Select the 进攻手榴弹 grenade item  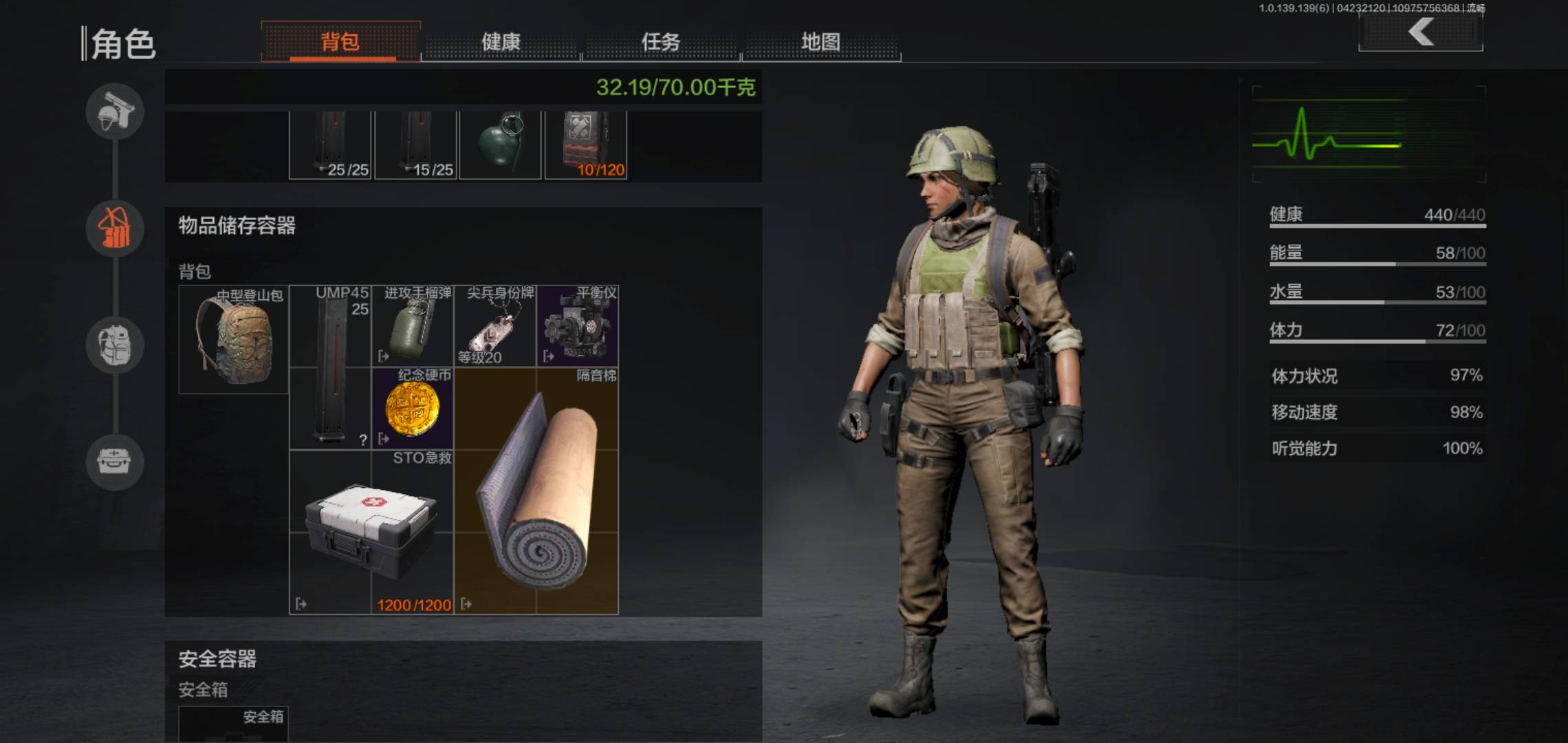point(413,326)
